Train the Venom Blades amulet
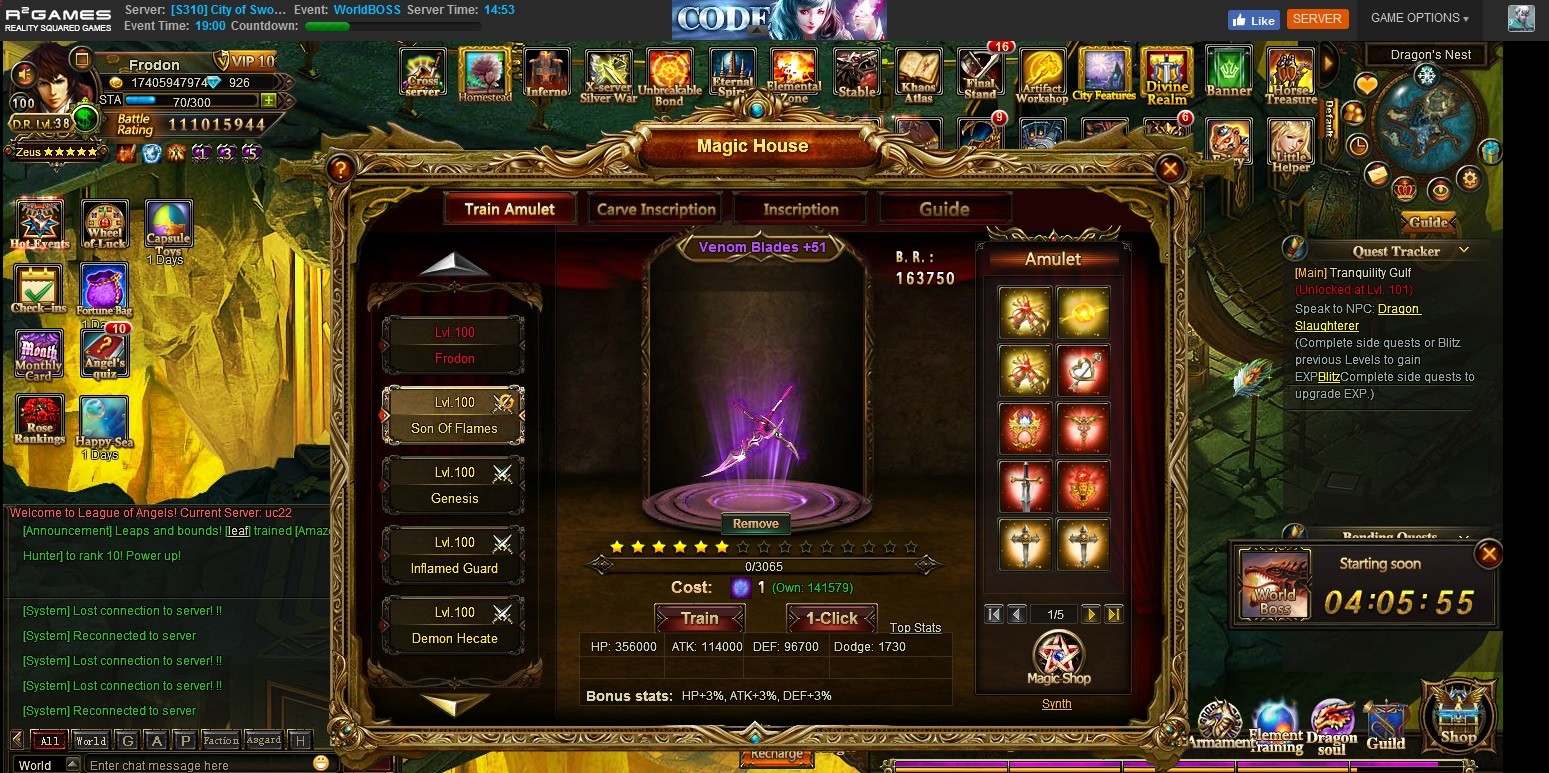 coord(699,618)
